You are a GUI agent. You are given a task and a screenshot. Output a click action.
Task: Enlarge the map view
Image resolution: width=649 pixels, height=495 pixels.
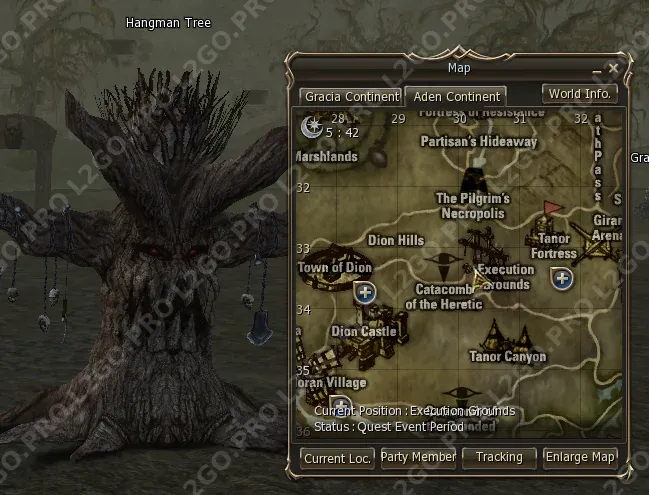pos(580,458)
